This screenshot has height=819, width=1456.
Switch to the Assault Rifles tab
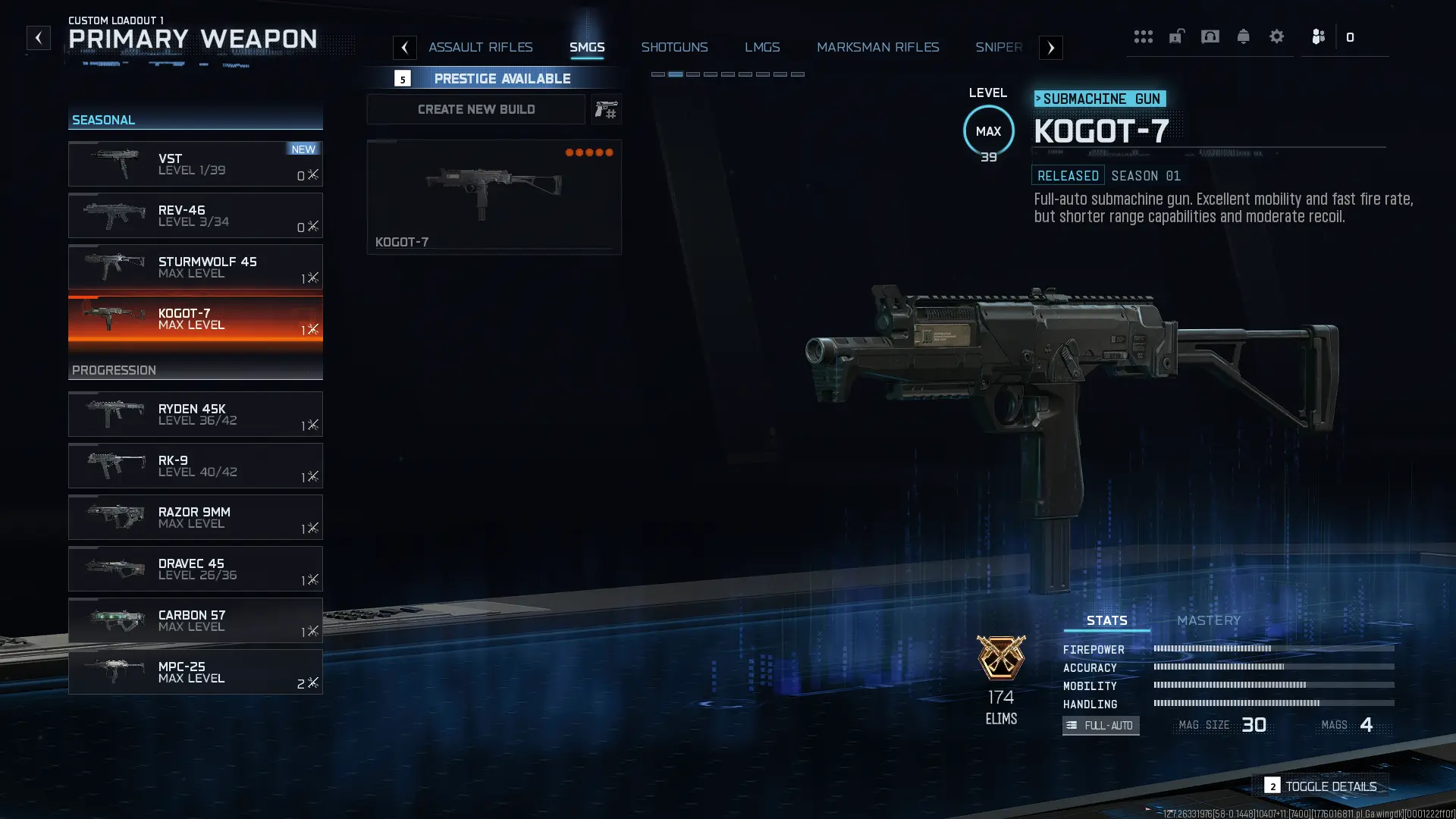pos(480,47)
